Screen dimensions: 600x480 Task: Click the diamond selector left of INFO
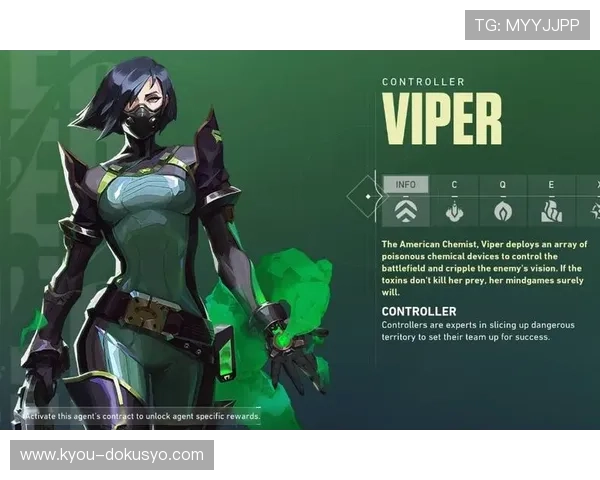coord(367,197)
